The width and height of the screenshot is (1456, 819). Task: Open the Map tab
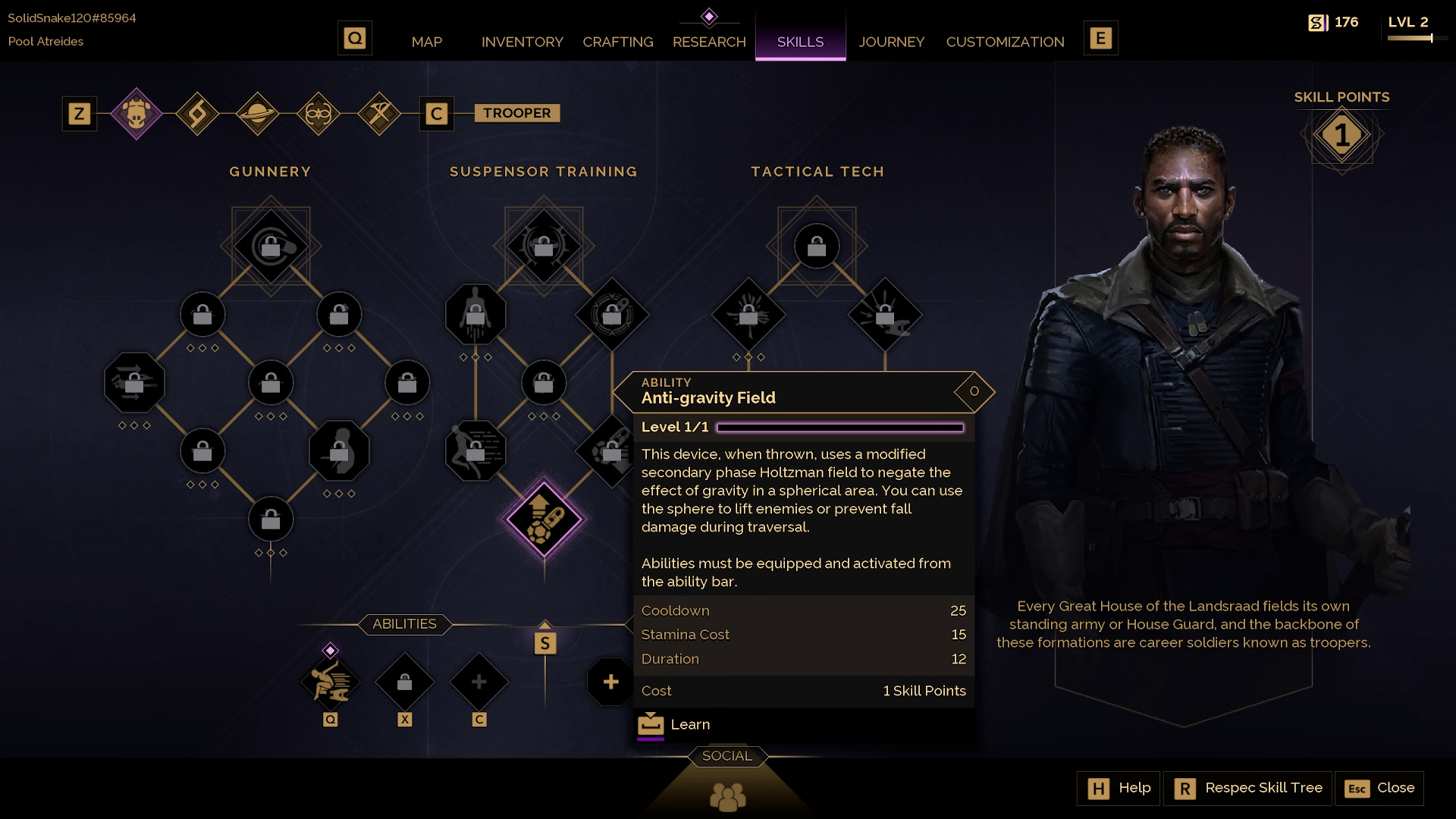pyautogui.click(x=426, y=42)
